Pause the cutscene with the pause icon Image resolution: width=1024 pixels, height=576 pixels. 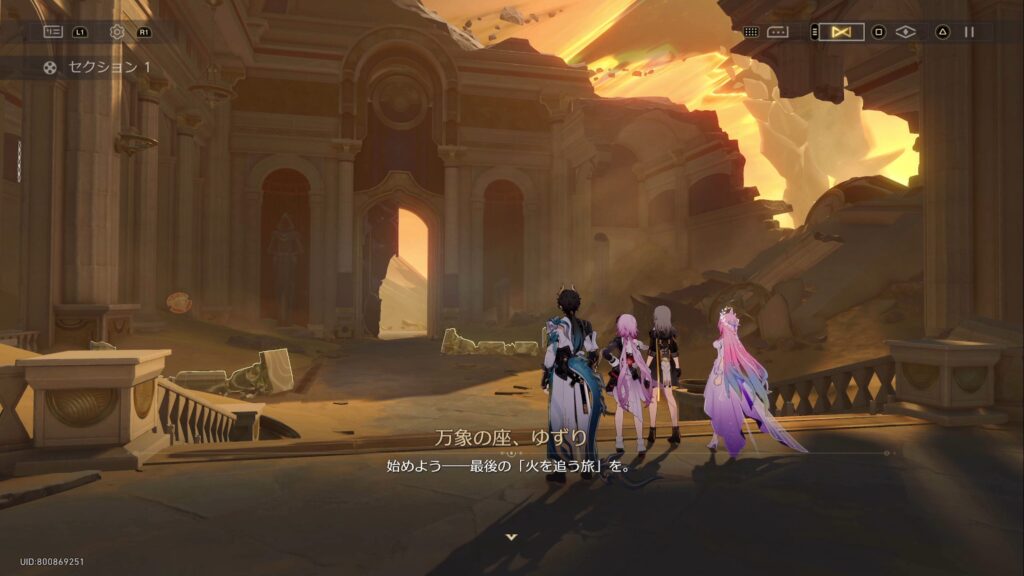tap(969, 32)
